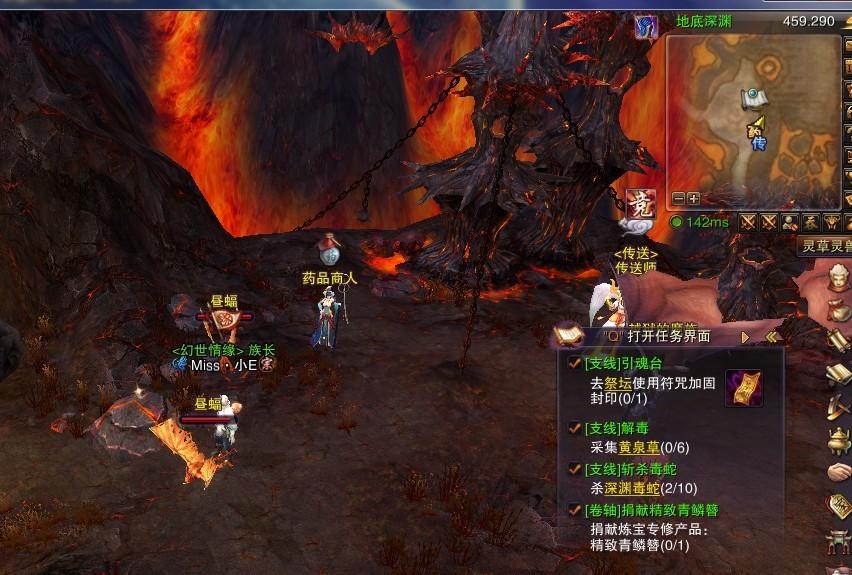Collapse the quest tracker with double-arrow button
The image size is (852, 575).
(771, 338)
